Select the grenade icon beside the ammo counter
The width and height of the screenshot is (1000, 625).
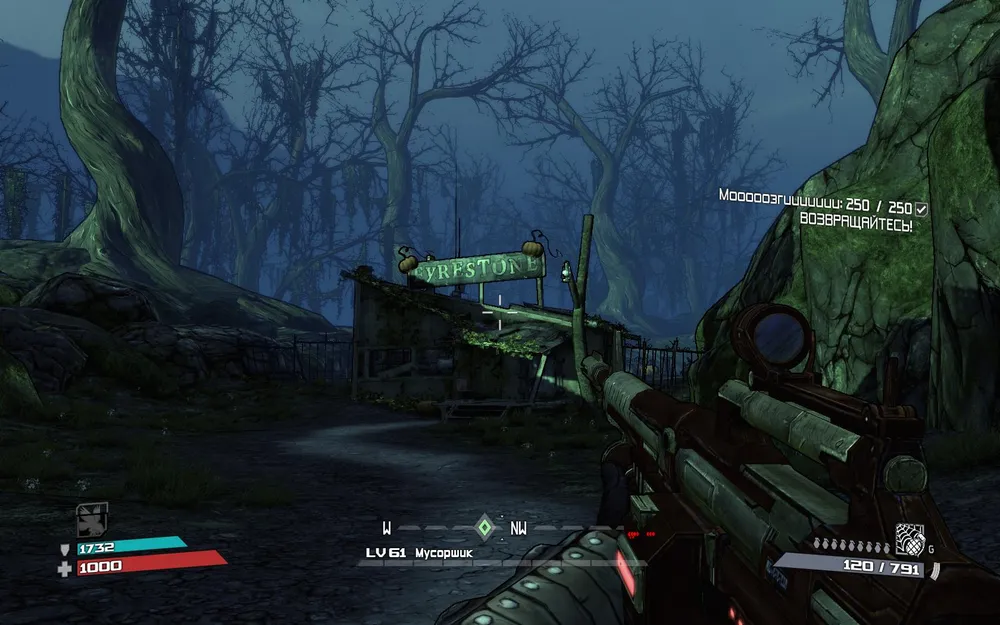point(909,538)
